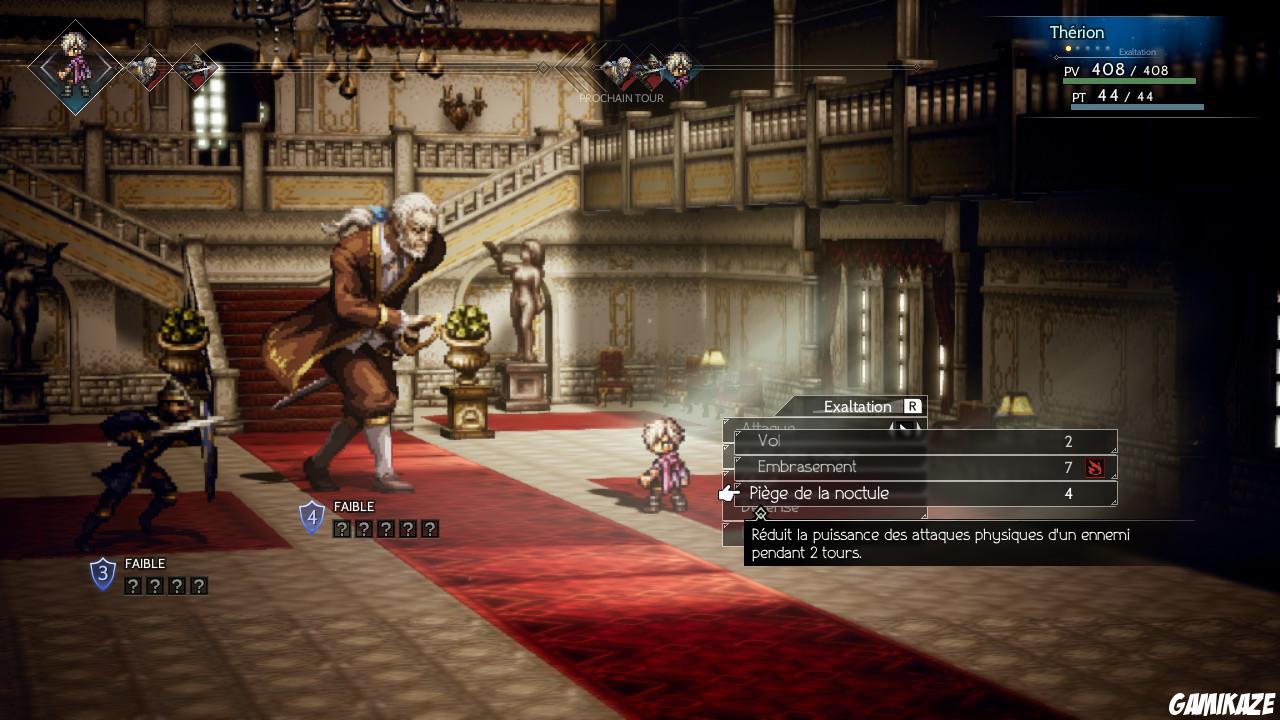
Task: Click the white hand cursor icon
Action: (727, 493)
